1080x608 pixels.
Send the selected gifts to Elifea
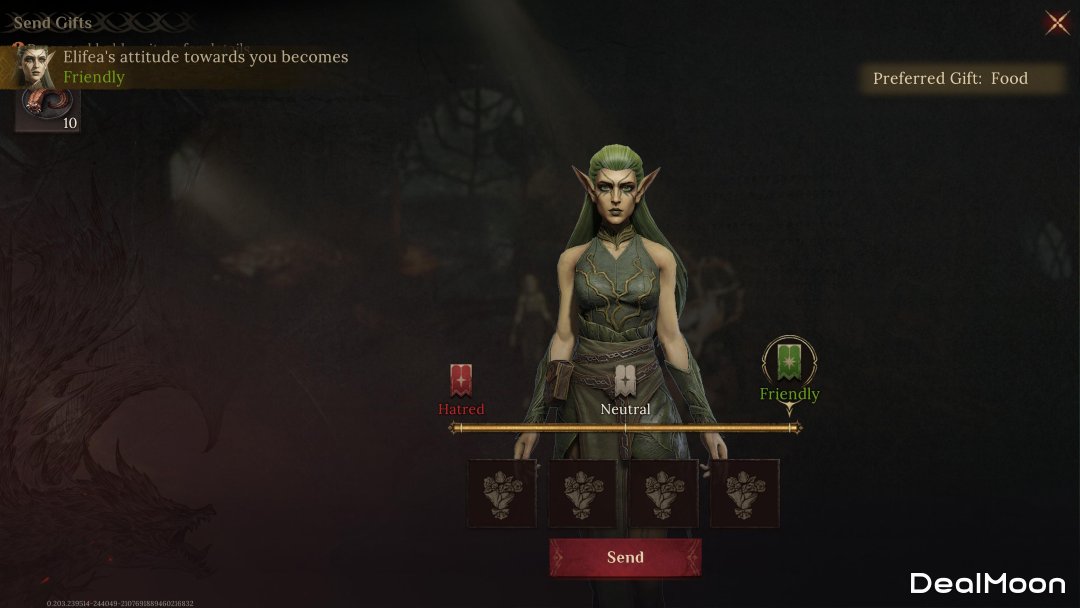pos(625,557)
